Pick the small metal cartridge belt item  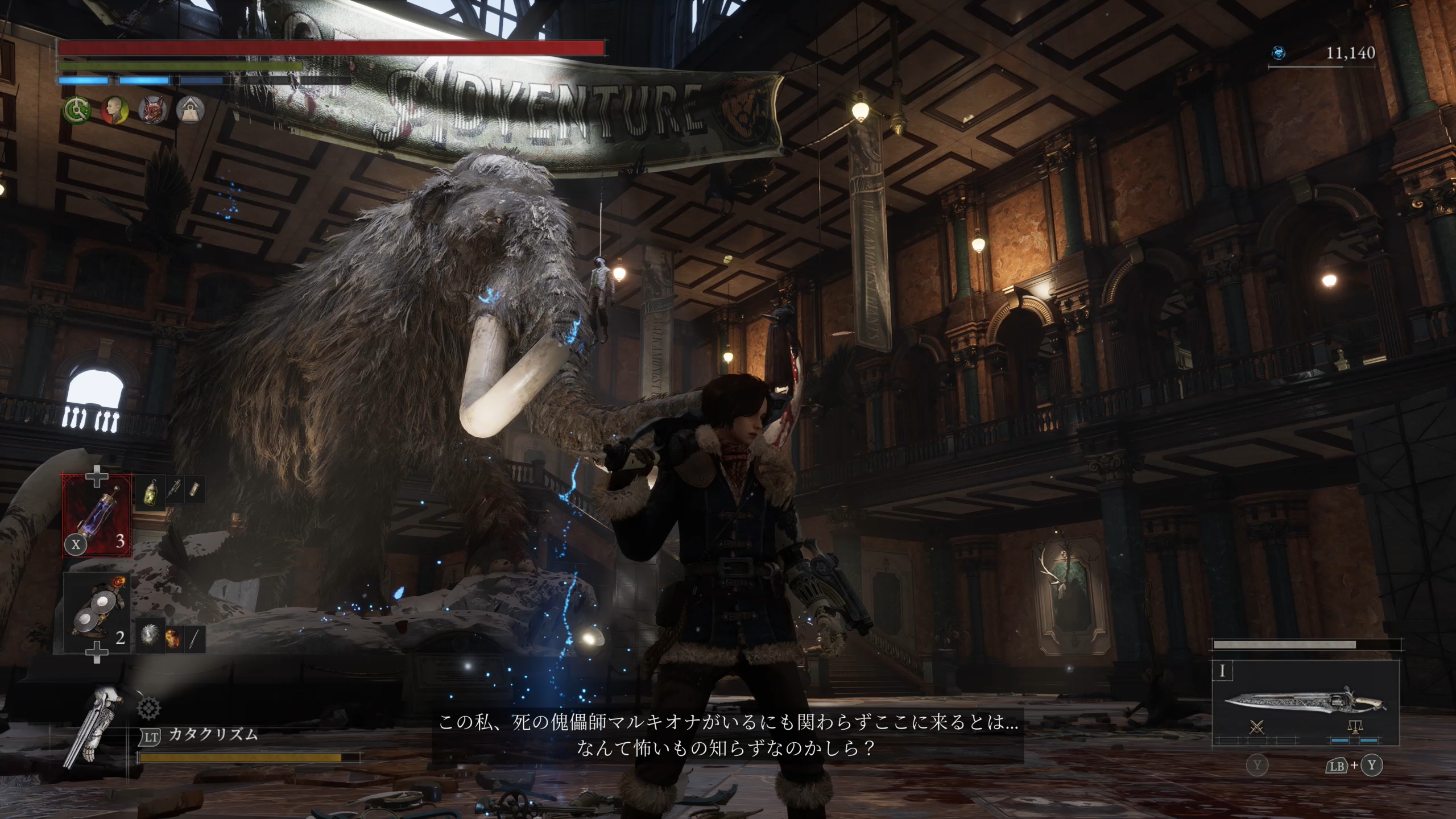pyautogui.click(x=194, y=489)
